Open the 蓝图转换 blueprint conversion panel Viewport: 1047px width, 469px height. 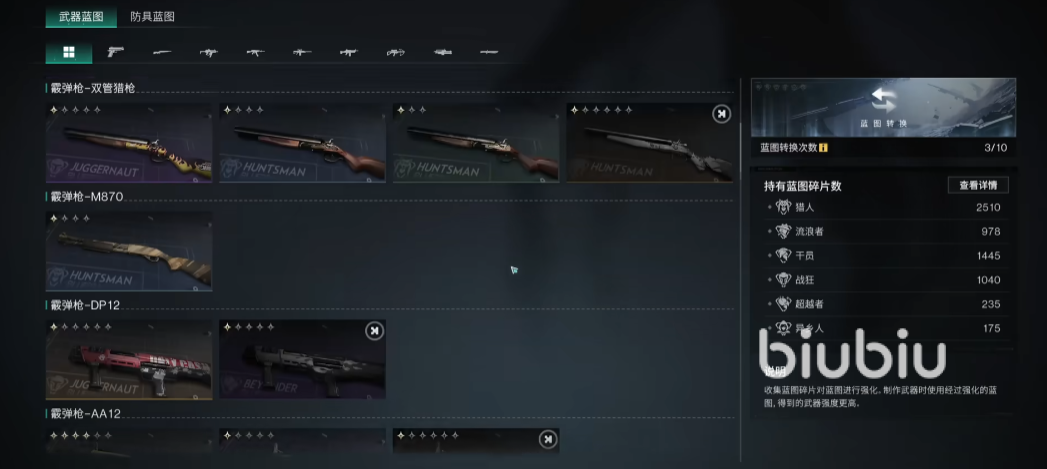pyautogui.click(x=883, y=107)
